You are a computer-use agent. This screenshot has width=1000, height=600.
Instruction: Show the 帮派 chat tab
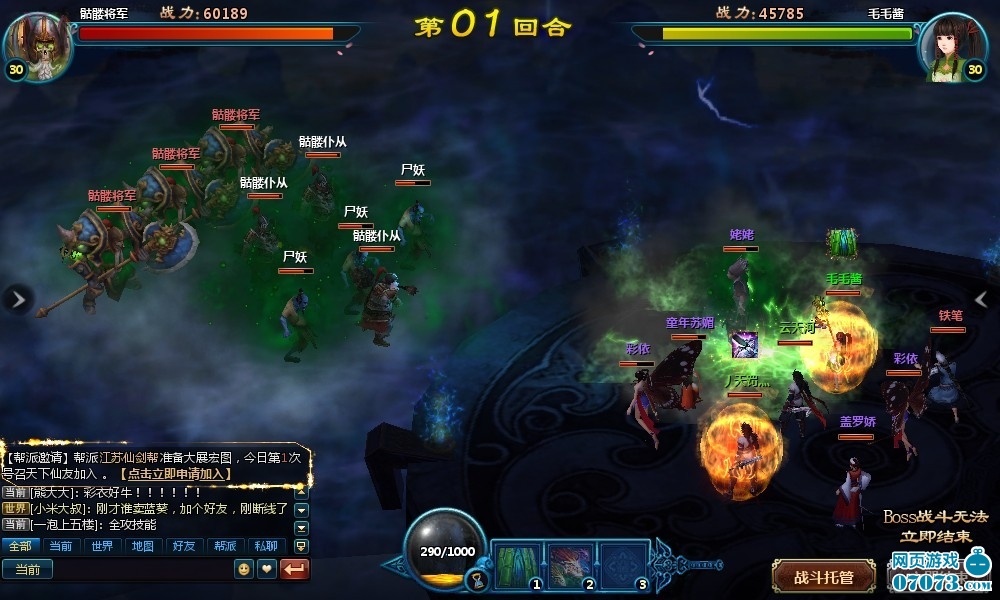coord(223,546)
